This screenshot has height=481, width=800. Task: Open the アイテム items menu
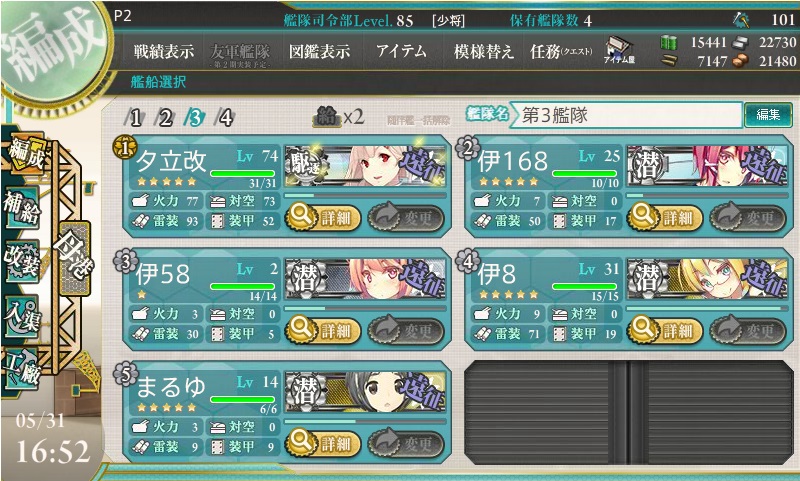tap(402, 51)
